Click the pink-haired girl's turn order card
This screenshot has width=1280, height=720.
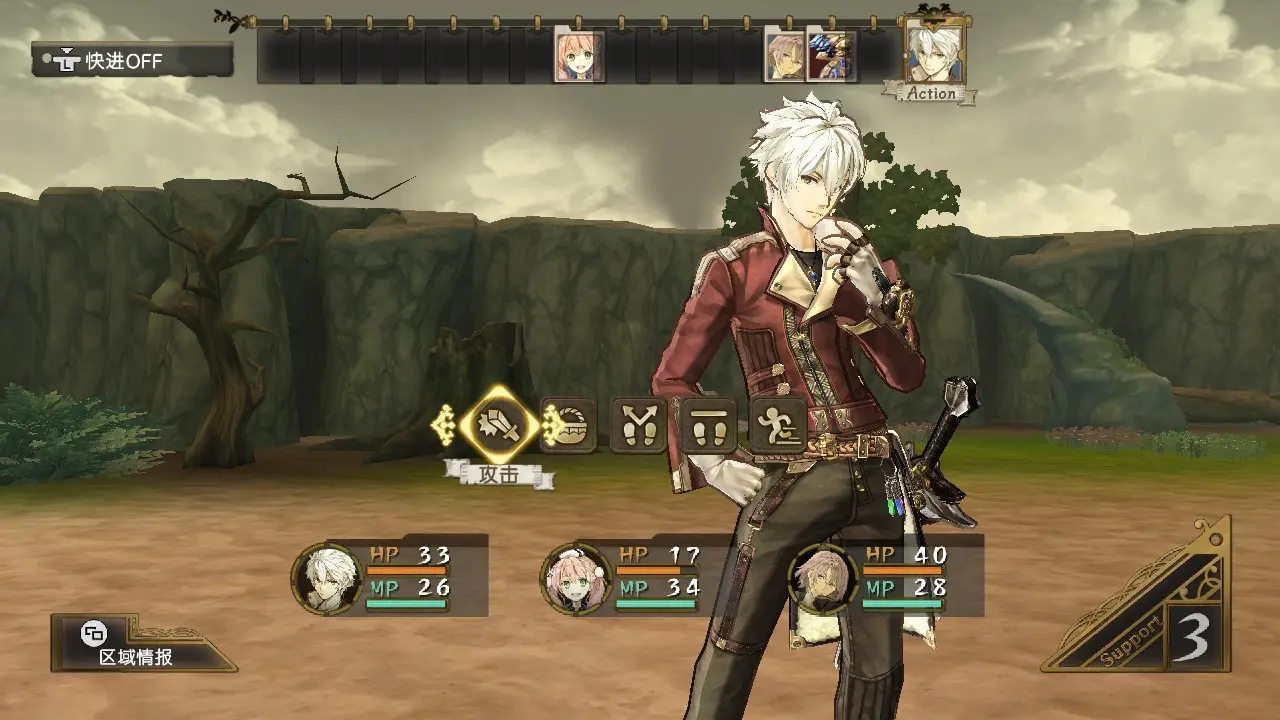click(x=579, y=56)
